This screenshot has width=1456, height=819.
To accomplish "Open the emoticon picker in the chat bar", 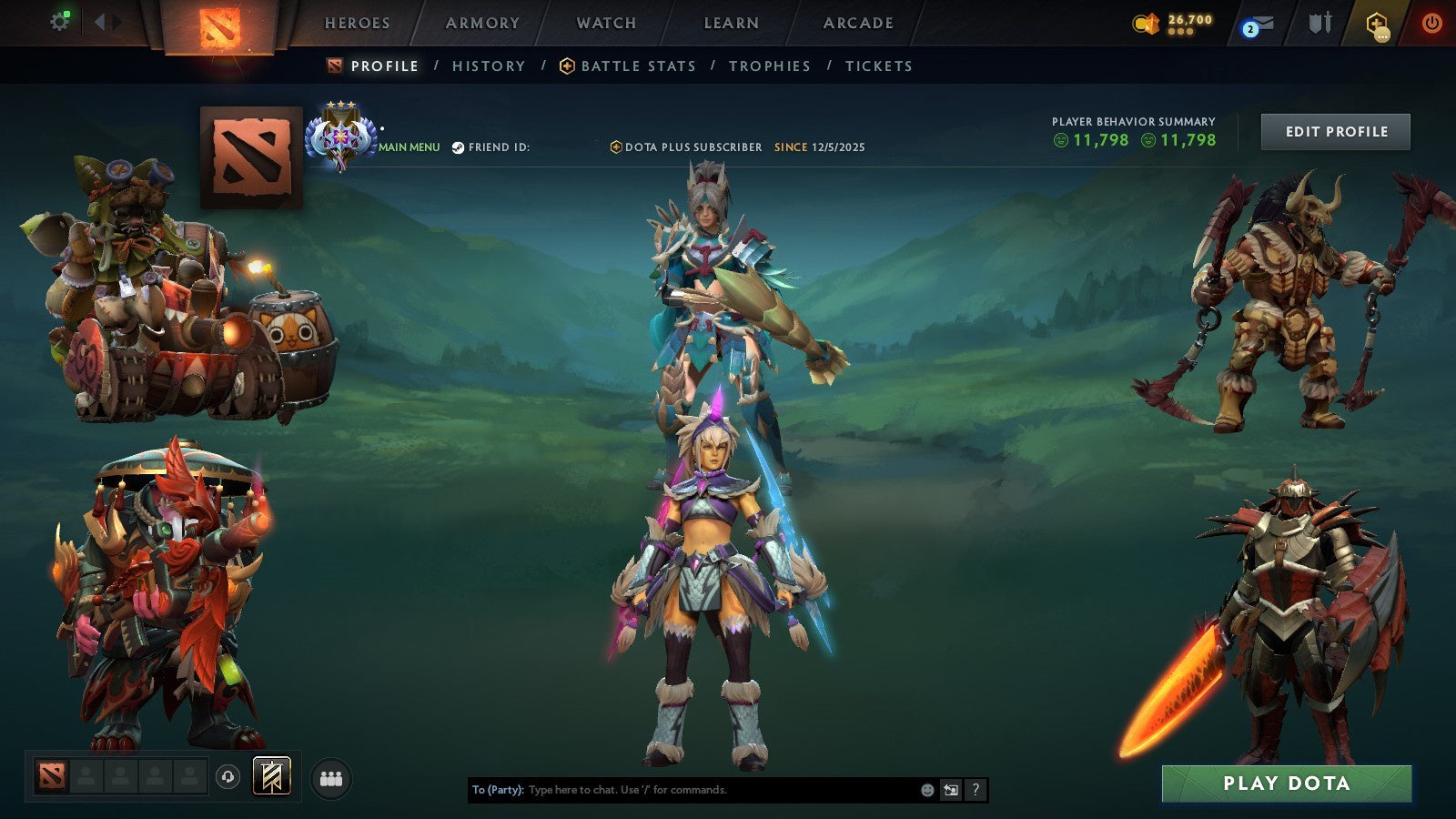I will click(x=925, y=791).
